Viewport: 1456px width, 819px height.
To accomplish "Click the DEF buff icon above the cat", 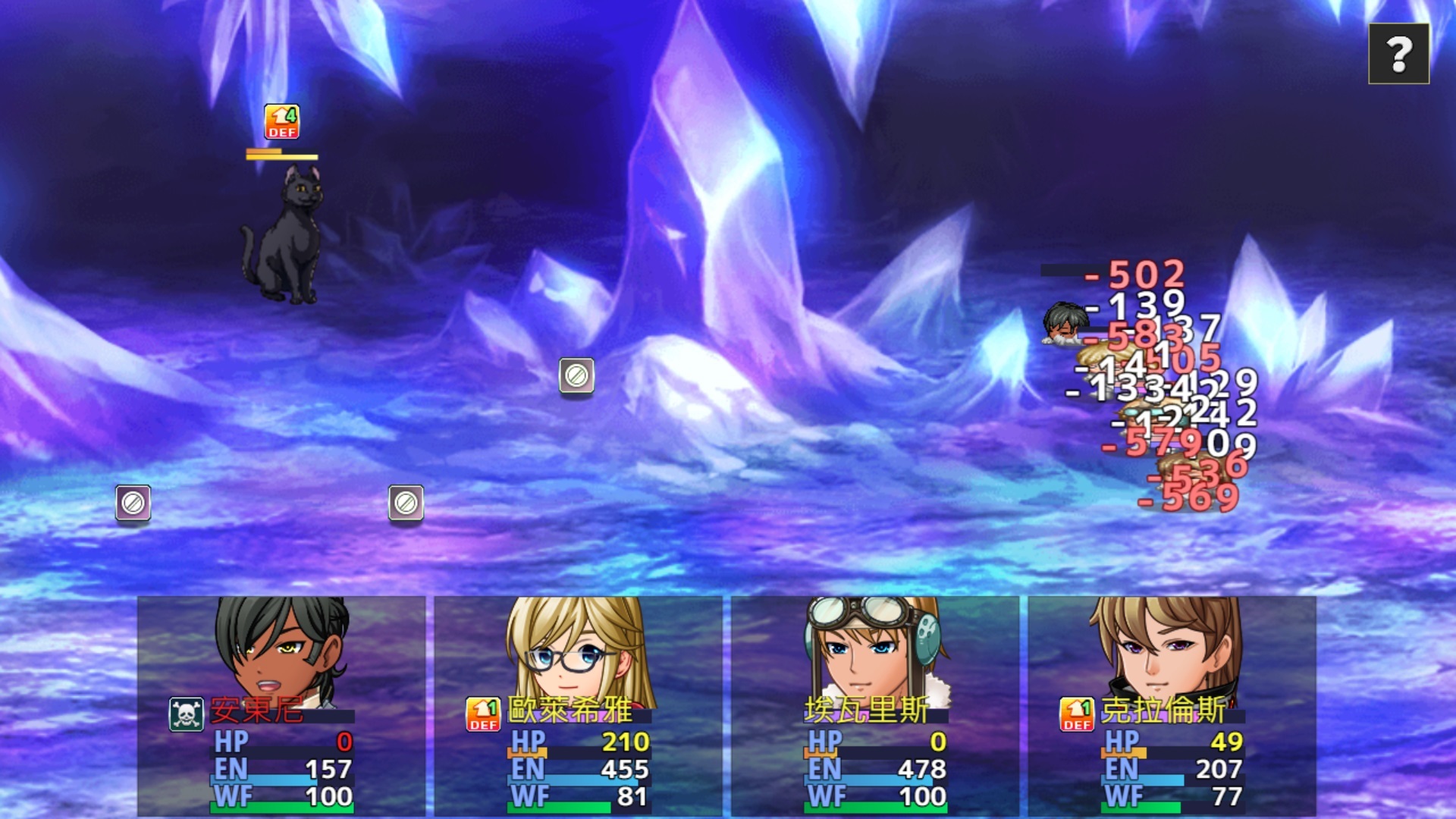I will click(x=281, y=122).
